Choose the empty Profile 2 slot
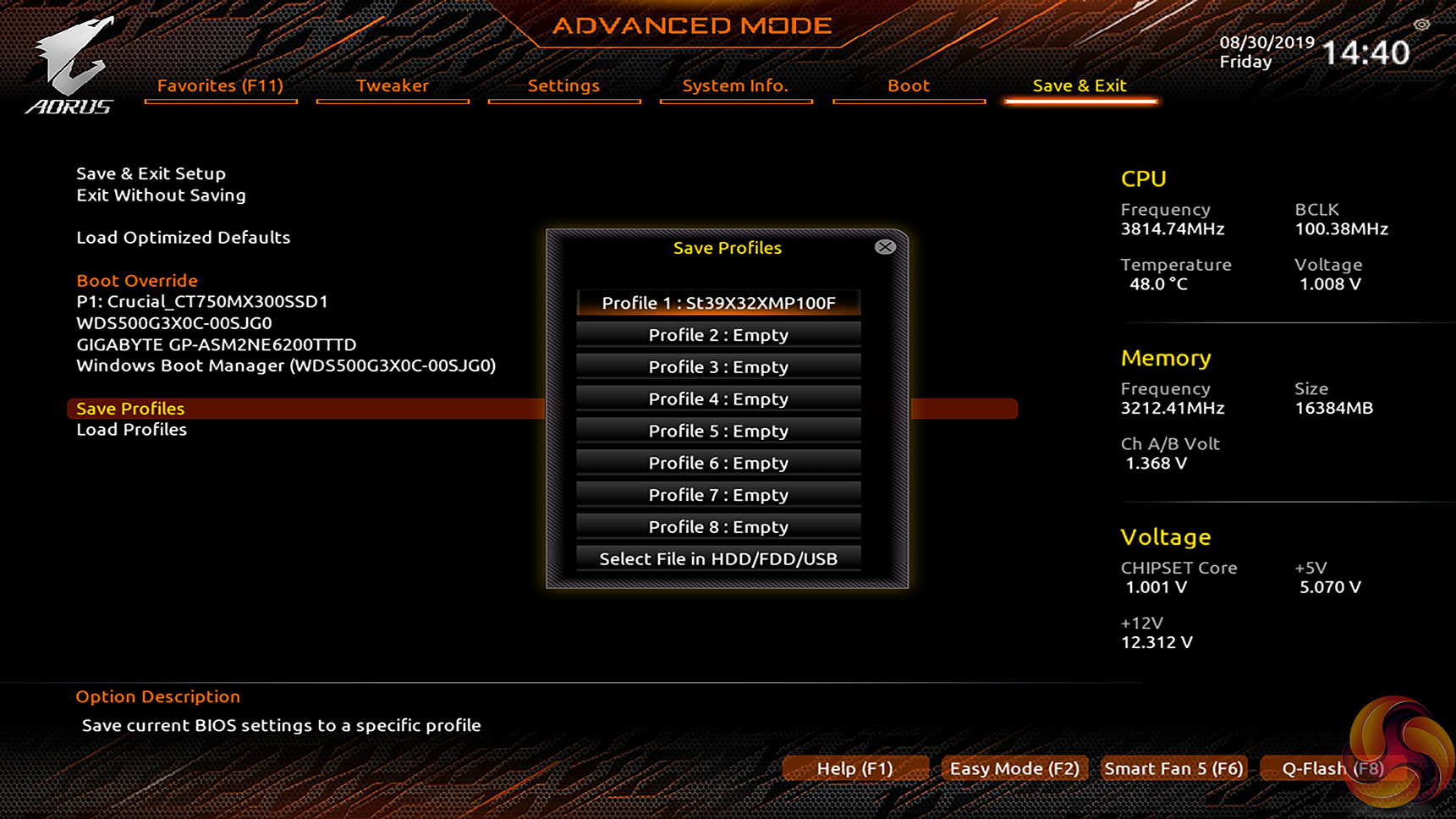Image resolution: width=1456 pixels, height=819 pixels. pyautogui.click(x=718, y=335)
